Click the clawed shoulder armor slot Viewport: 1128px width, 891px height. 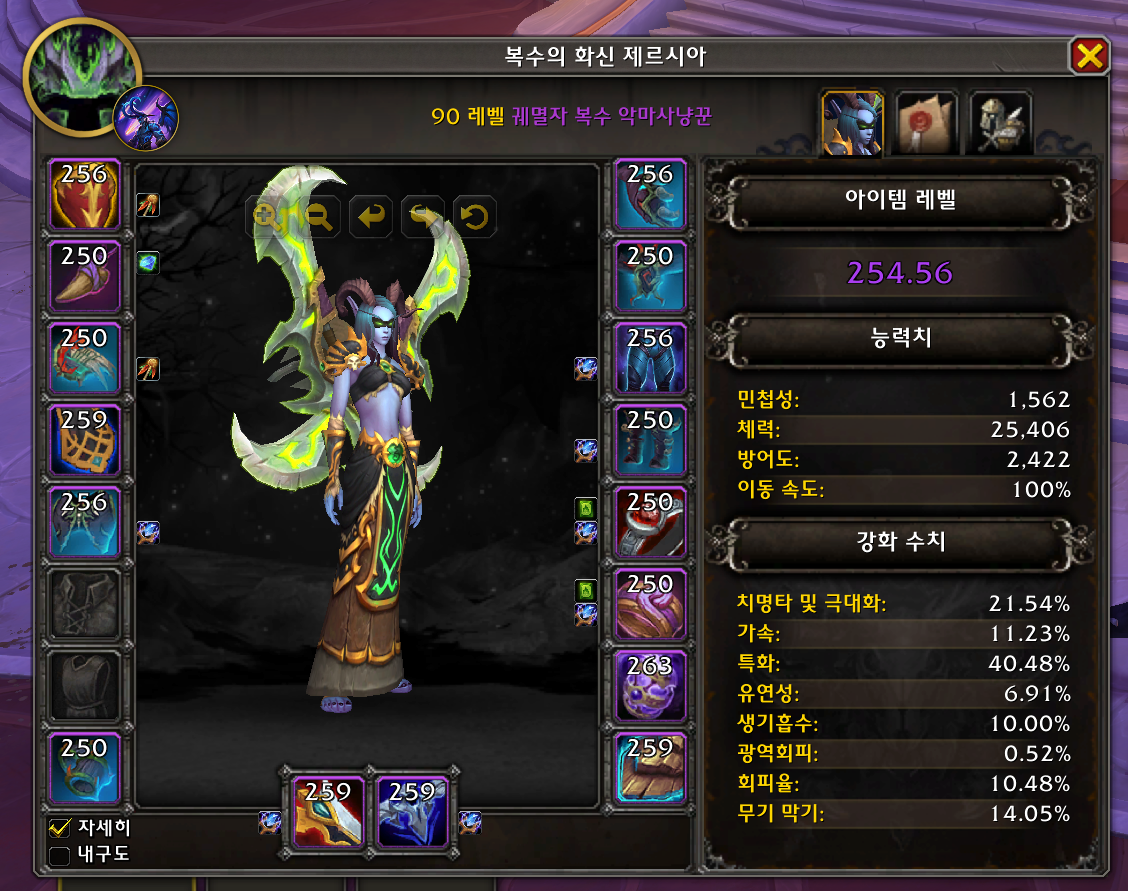(85, 358)
